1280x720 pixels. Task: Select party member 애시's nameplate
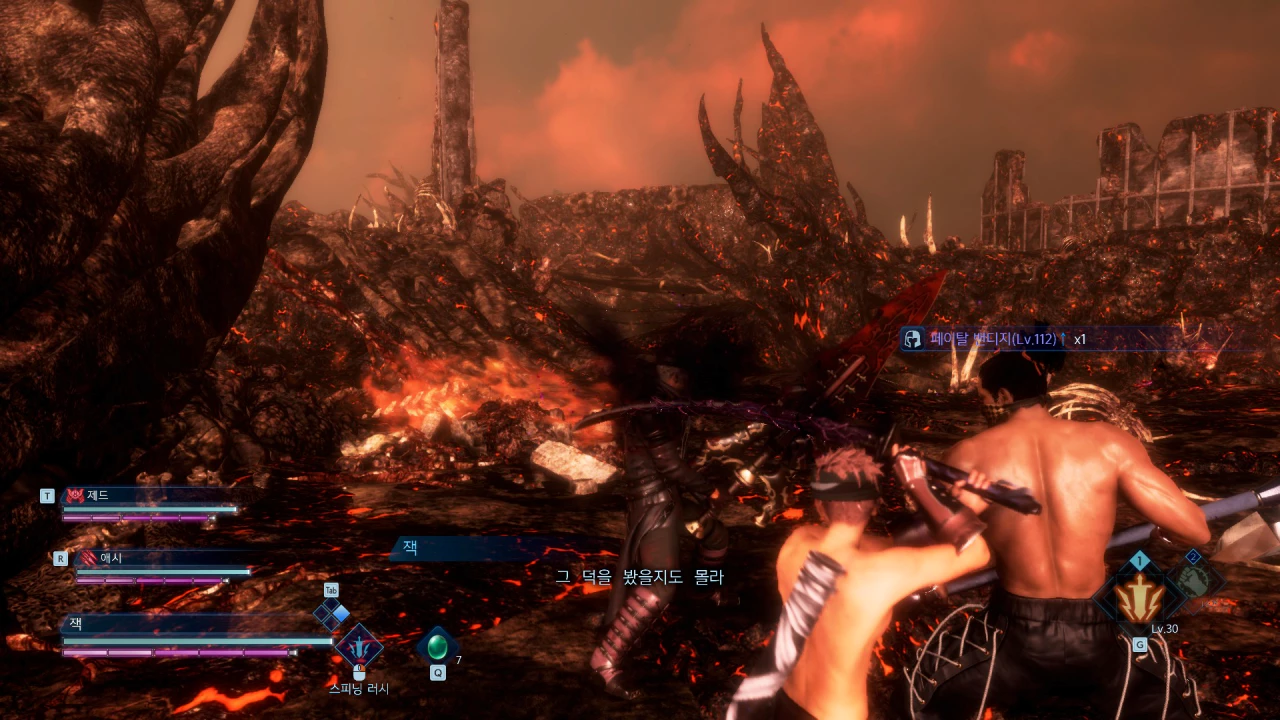(x=160, y=558)
